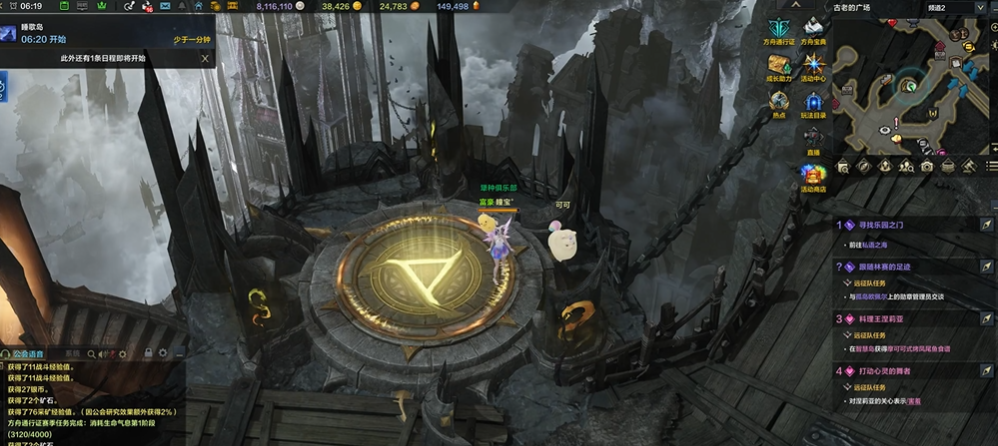Open 成长助力 growth support
Viewport: 998px width, 446px height.
coord(779,66)
